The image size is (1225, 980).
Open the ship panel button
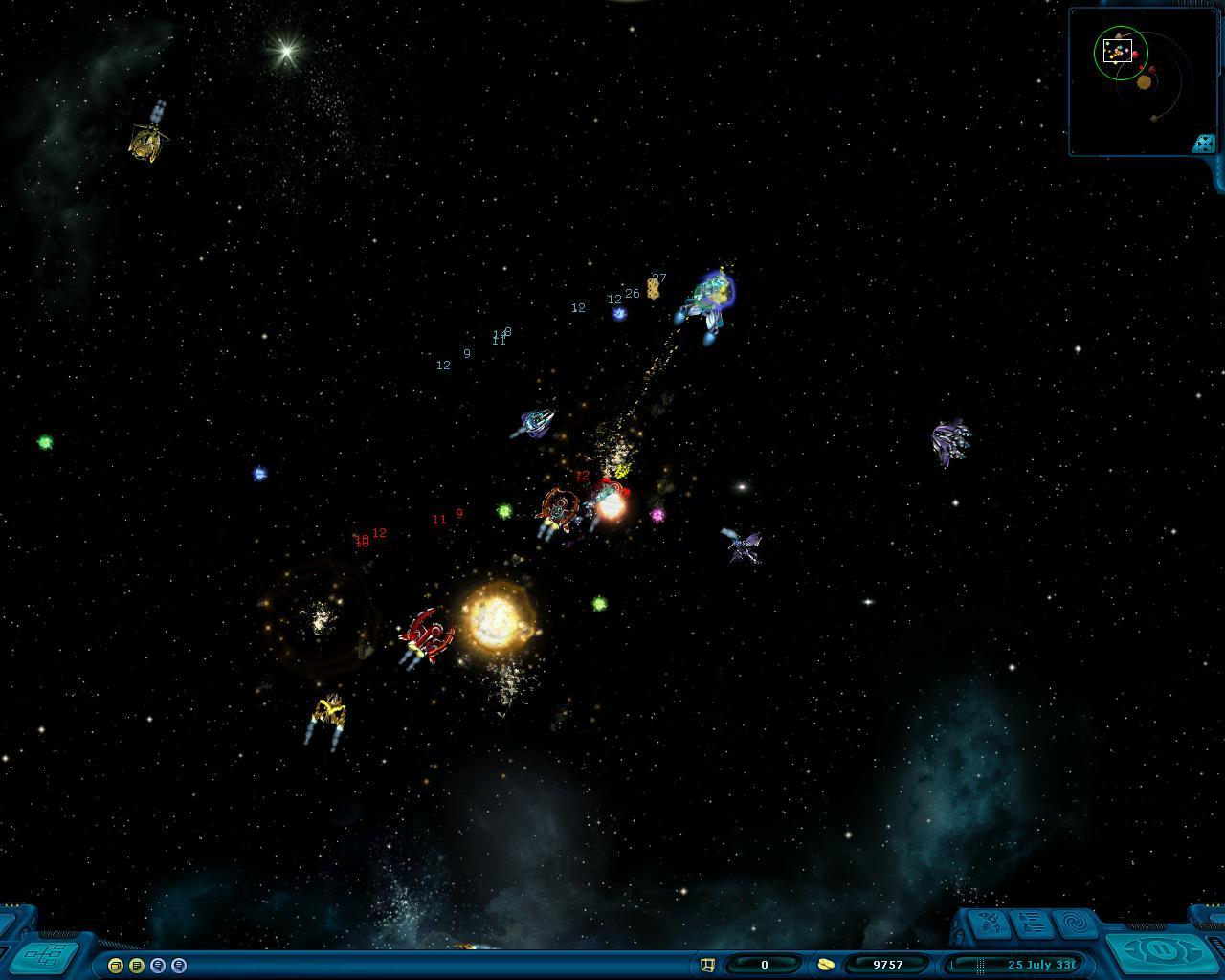[x=988, y=924]
